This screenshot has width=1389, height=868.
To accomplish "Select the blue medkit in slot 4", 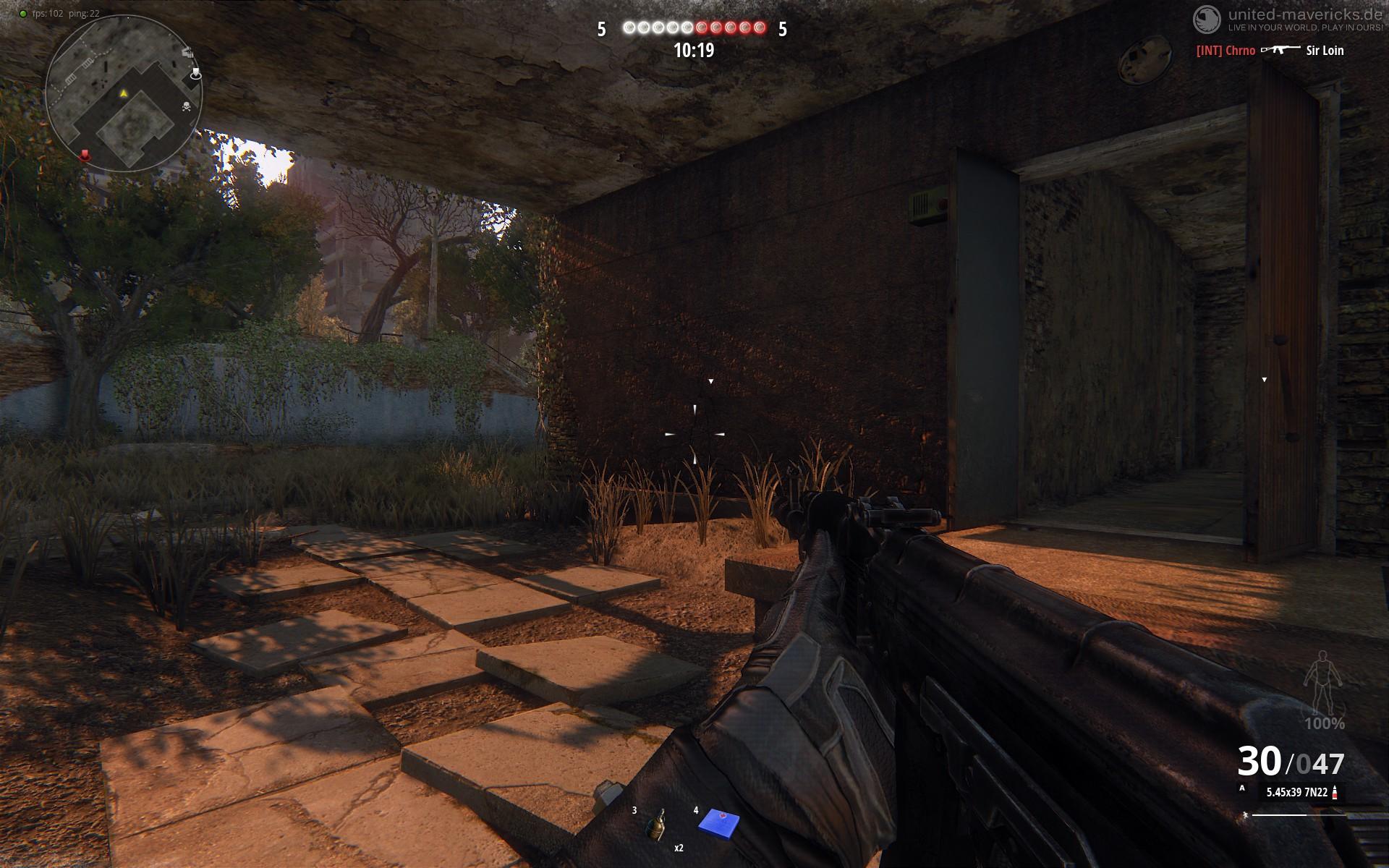I will click(x=718, y=822).
